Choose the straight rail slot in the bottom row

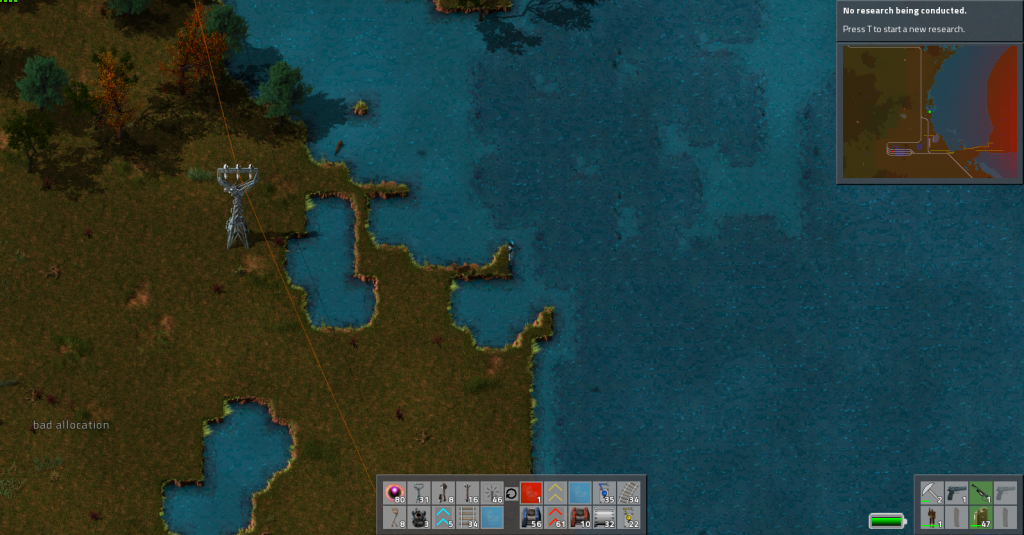tap(468, 517)
